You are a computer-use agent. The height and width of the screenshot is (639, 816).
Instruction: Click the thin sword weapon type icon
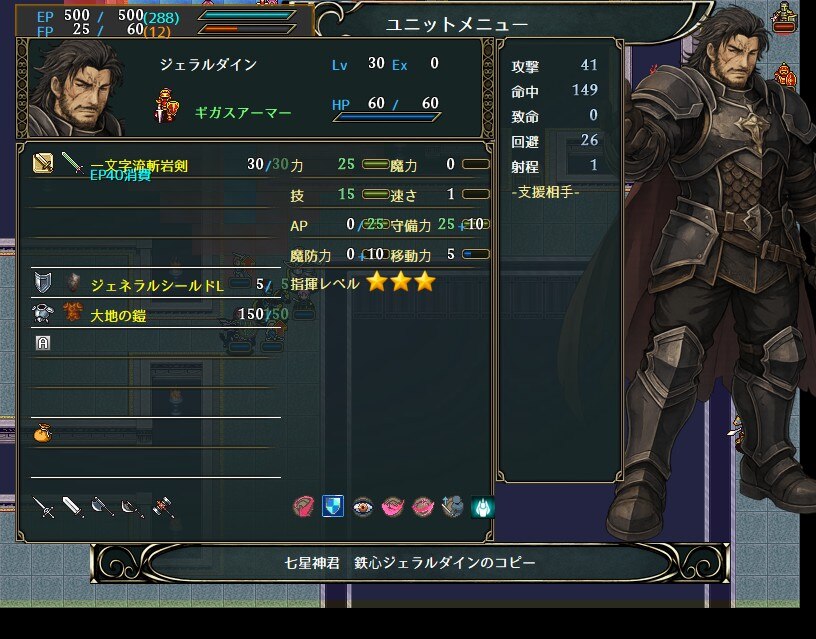(x=43, y=508)
